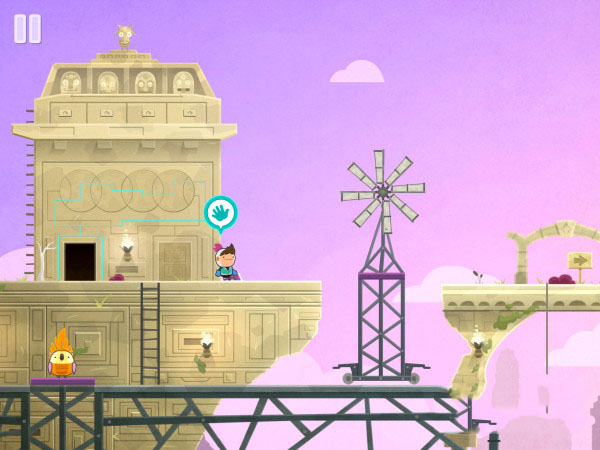Tap the teal hand interaction bubble

point(220,213)
